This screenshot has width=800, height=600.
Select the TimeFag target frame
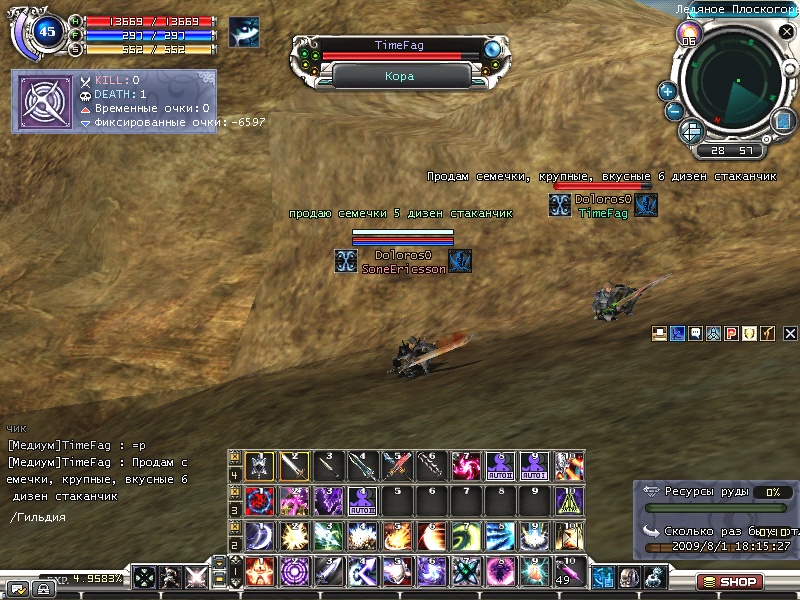398,46
